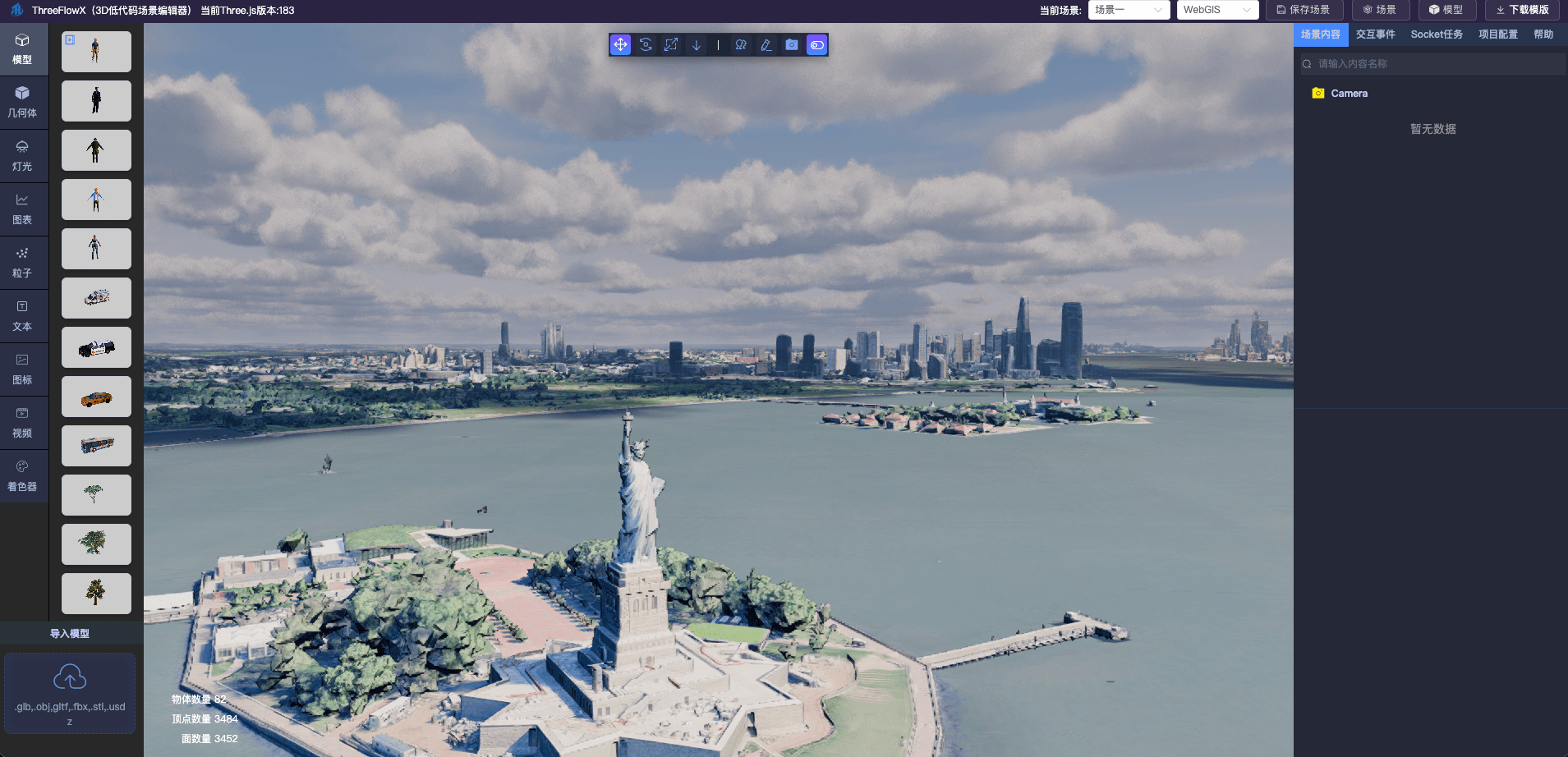Choose the ambulance model thumbnail
Viewport: 1568px width, 757px height.
(x=96, y=298)
